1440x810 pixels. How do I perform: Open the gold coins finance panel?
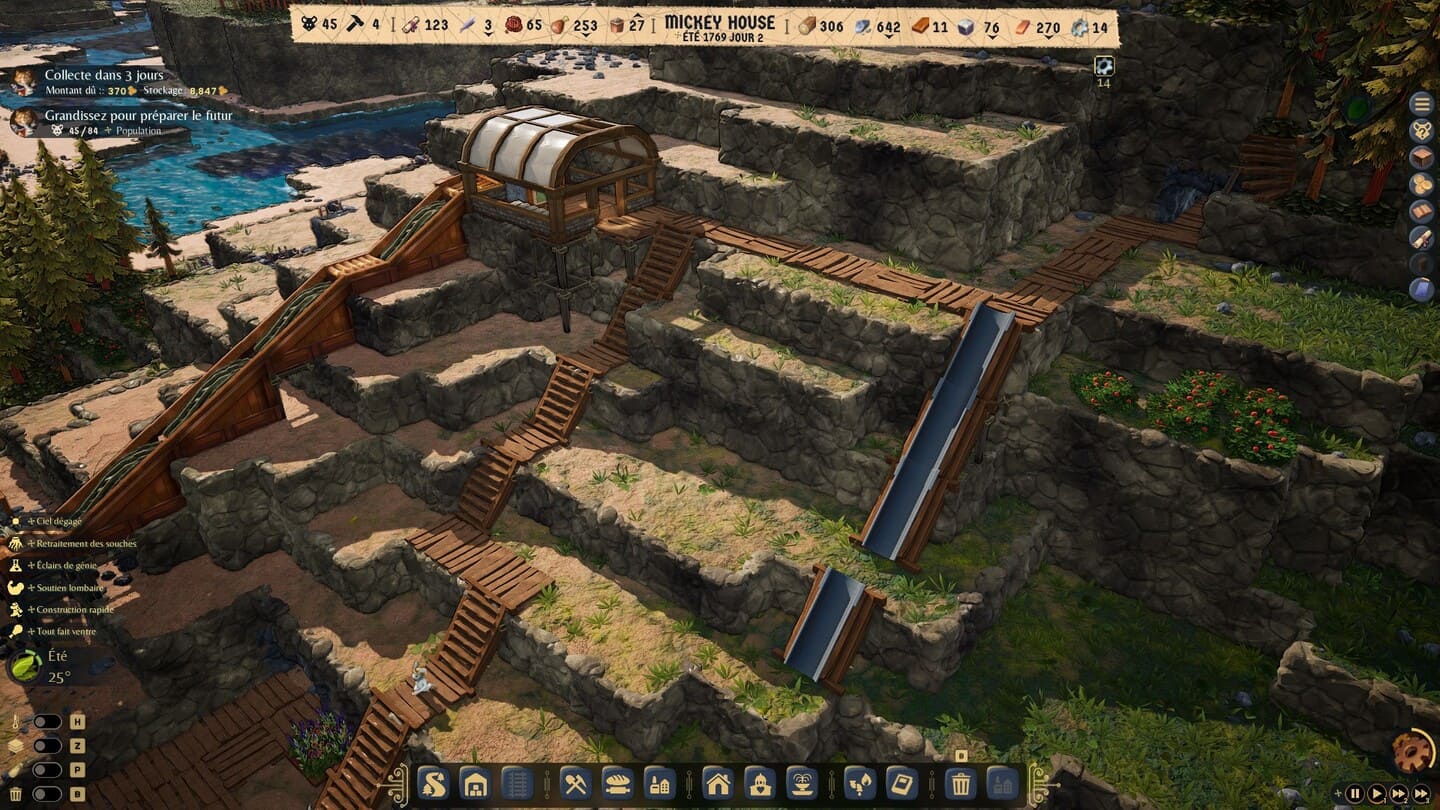tap(1421, 184)
